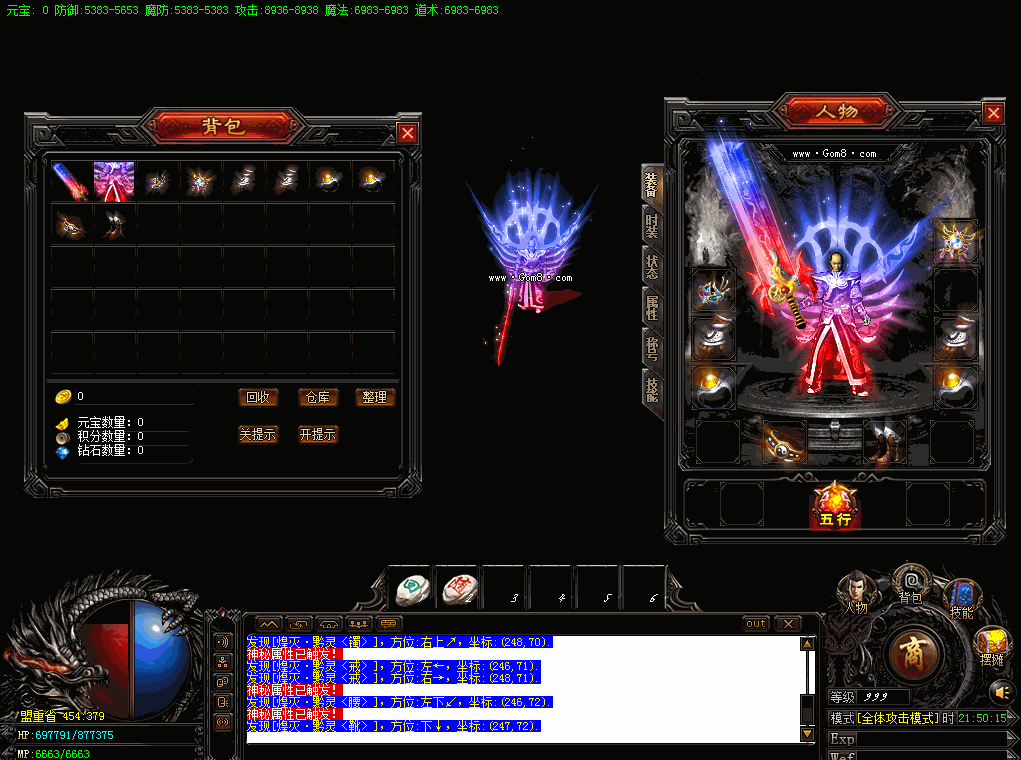The width and height of the screenshot is (1021, 760).
Task: Select the equipped boots slot
Action: [883, 442]
